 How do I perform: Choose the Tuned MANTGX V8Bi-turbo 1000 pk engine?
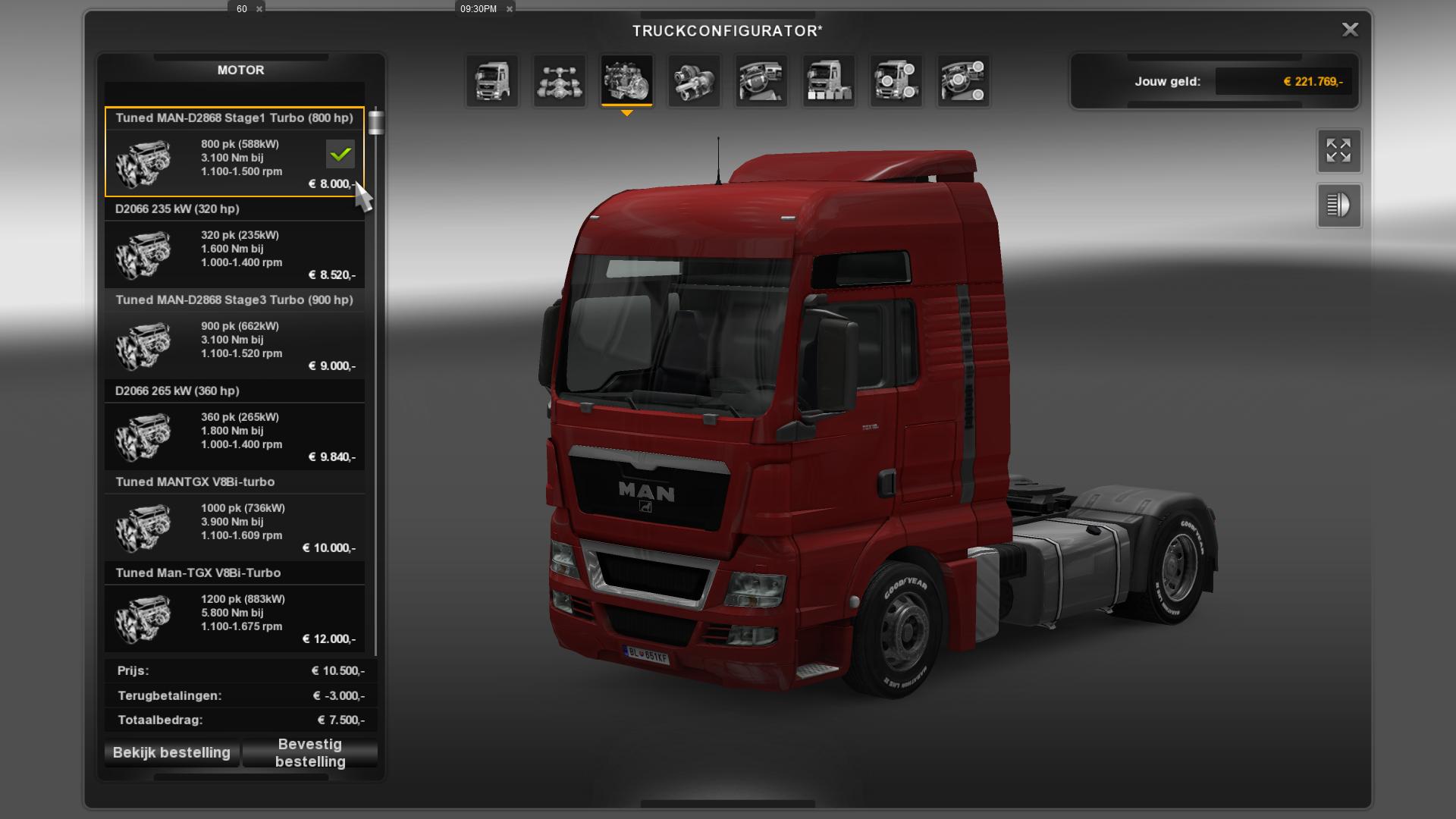point(234,517)
